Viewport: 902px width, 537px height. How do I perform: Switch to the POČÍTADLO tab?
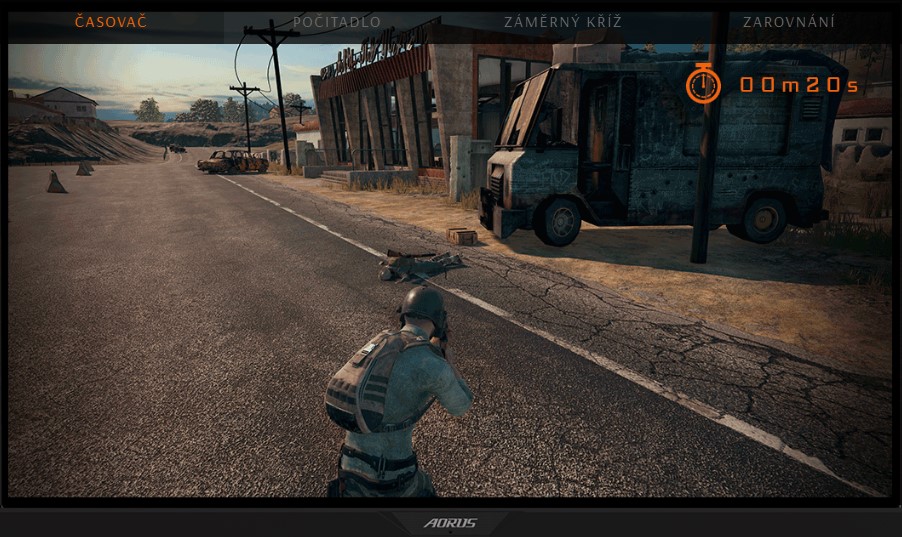(x=335, y=22)
